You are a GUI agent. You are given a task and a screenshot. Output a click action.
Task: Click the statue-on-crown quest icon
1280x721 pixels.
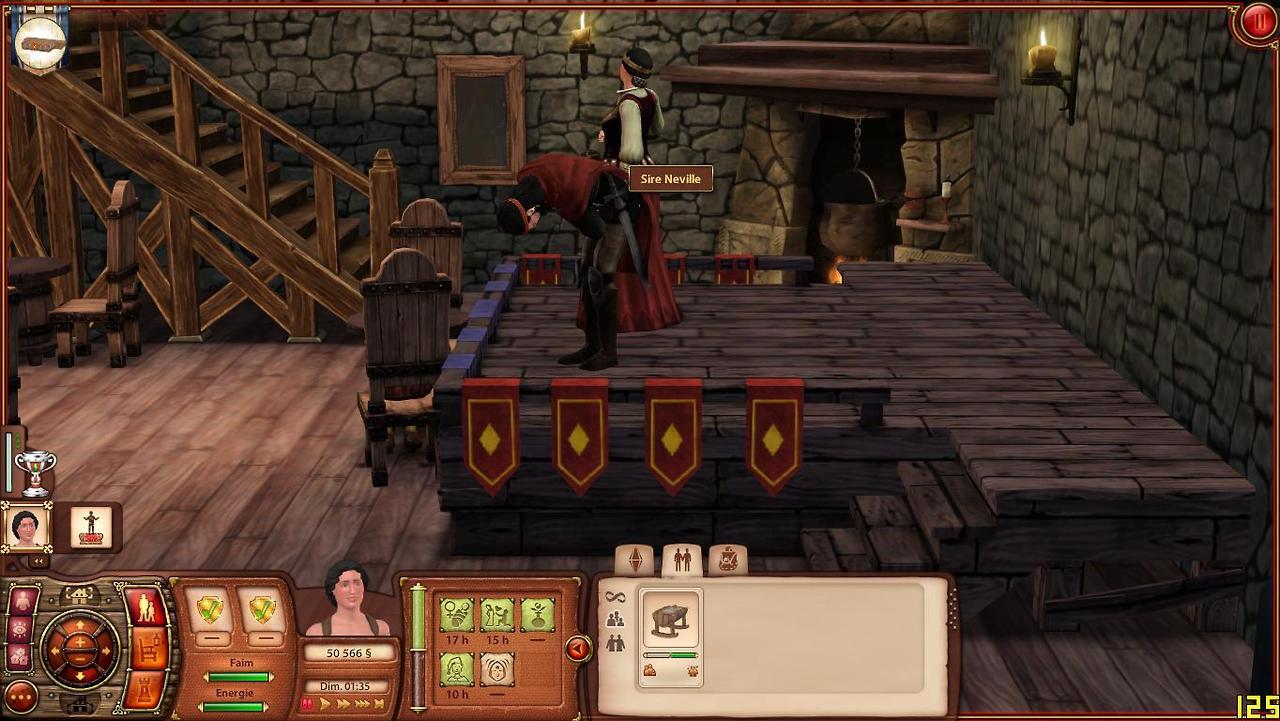pos(92,527)
